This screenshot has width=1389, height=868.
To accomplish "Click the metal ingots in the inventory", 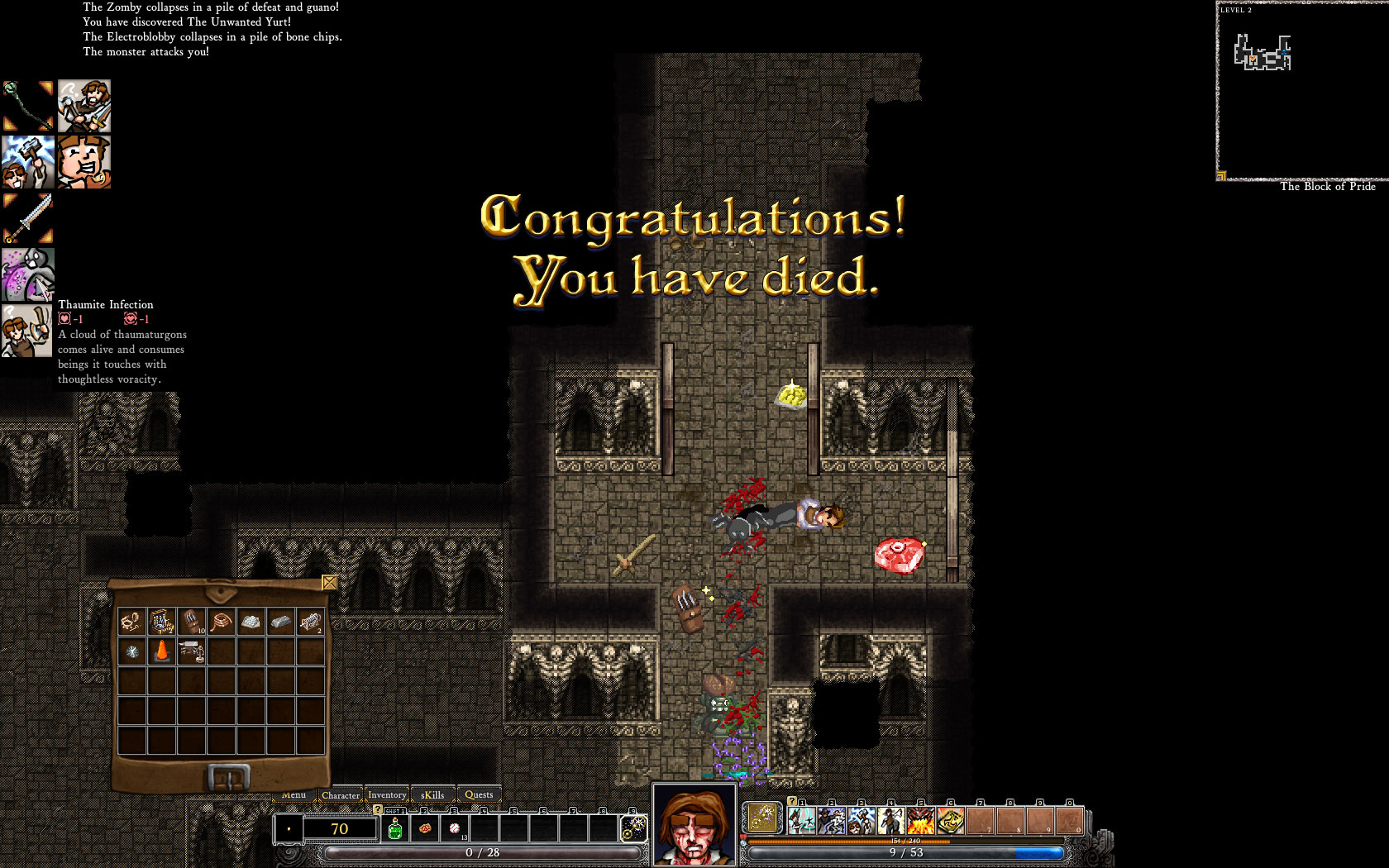I will [x=281, y=622].
